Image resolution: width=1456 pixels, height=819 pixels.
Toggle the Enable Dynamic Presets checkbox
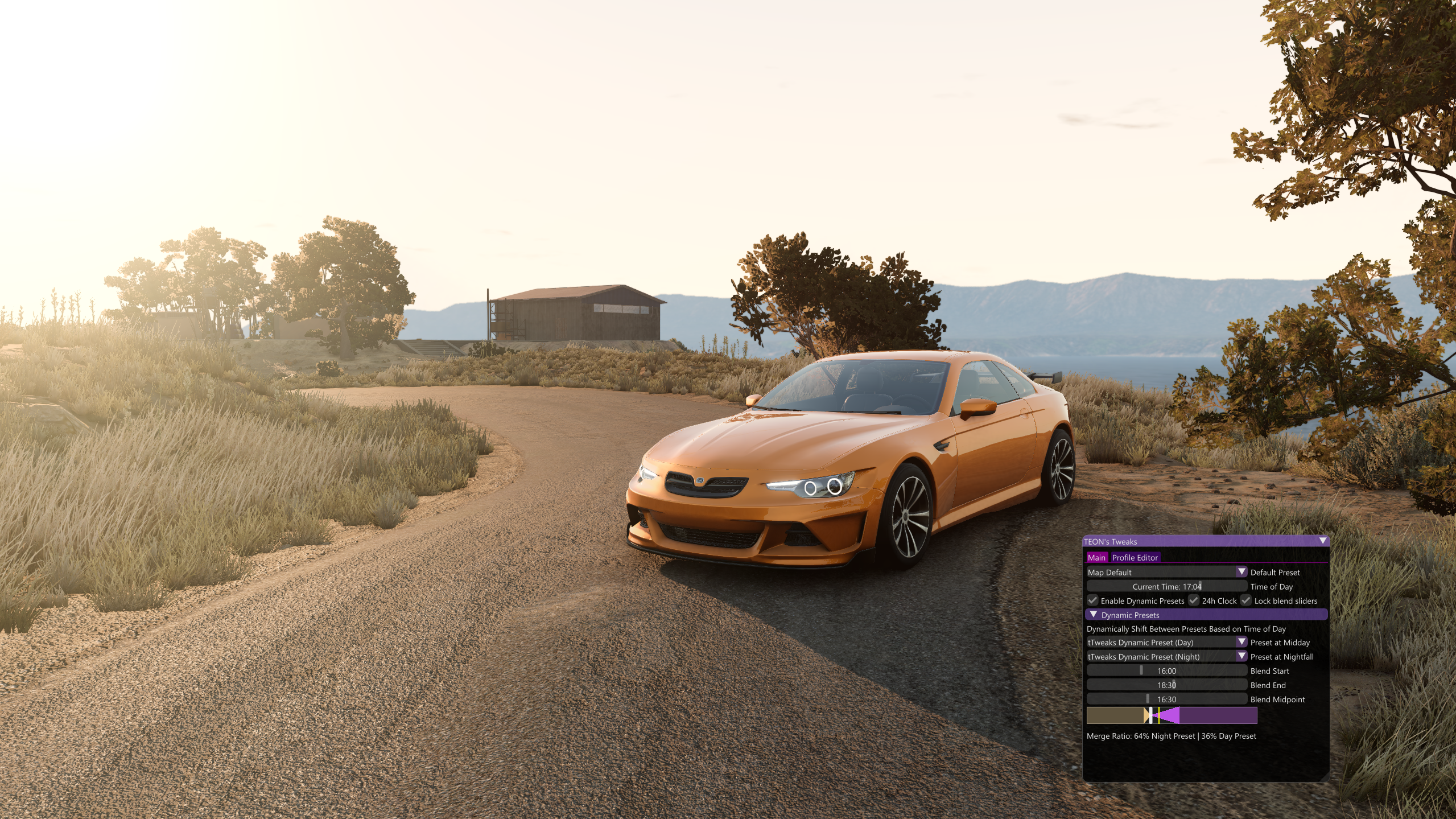point(1092,600)
